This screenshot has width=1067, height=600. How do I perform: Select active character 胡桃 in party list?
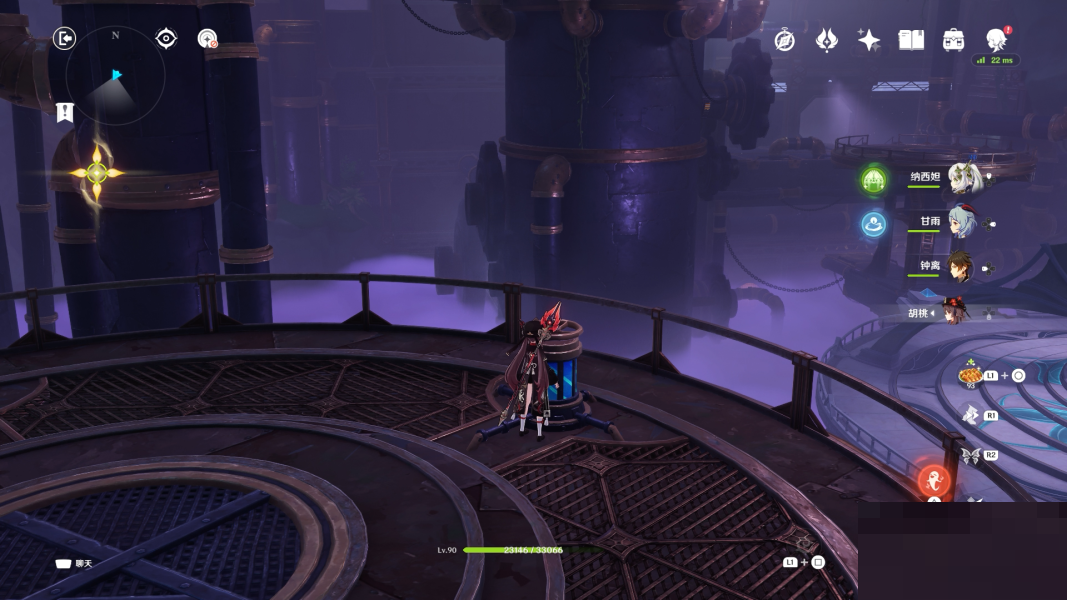[x=957, y=312]
